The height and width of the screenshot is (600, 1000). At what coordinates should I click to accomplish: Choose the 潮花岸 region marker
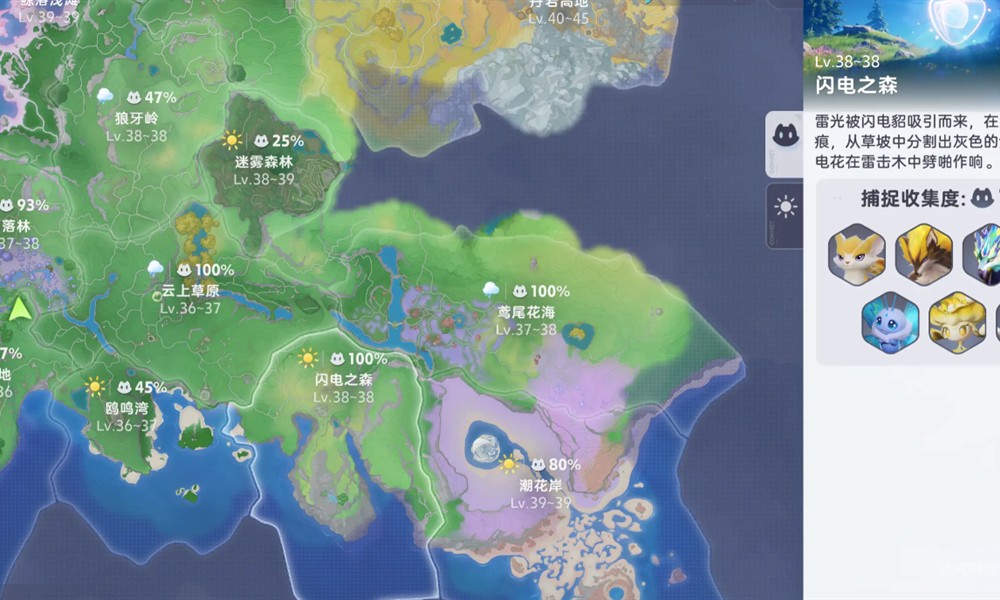pos(540,485)
